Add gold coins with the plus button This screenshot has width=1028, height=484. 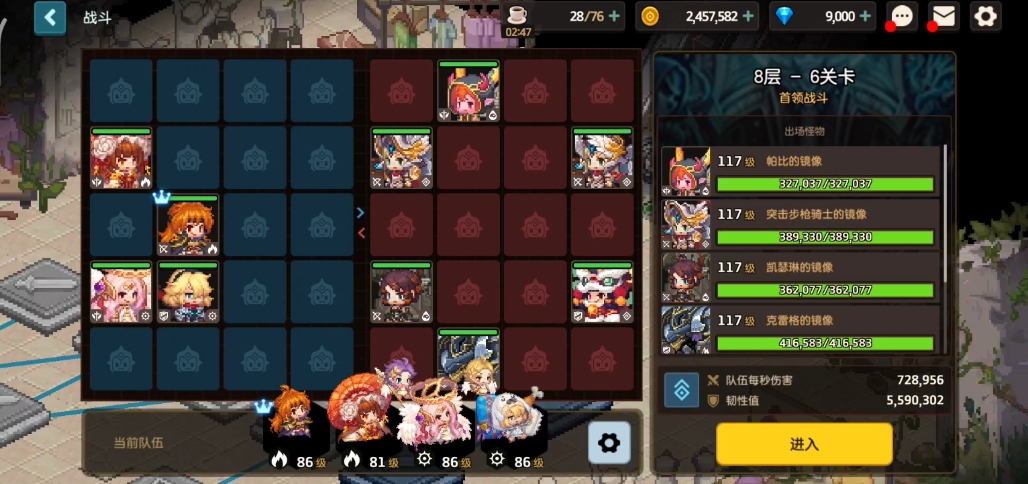[x=748, y=16]
